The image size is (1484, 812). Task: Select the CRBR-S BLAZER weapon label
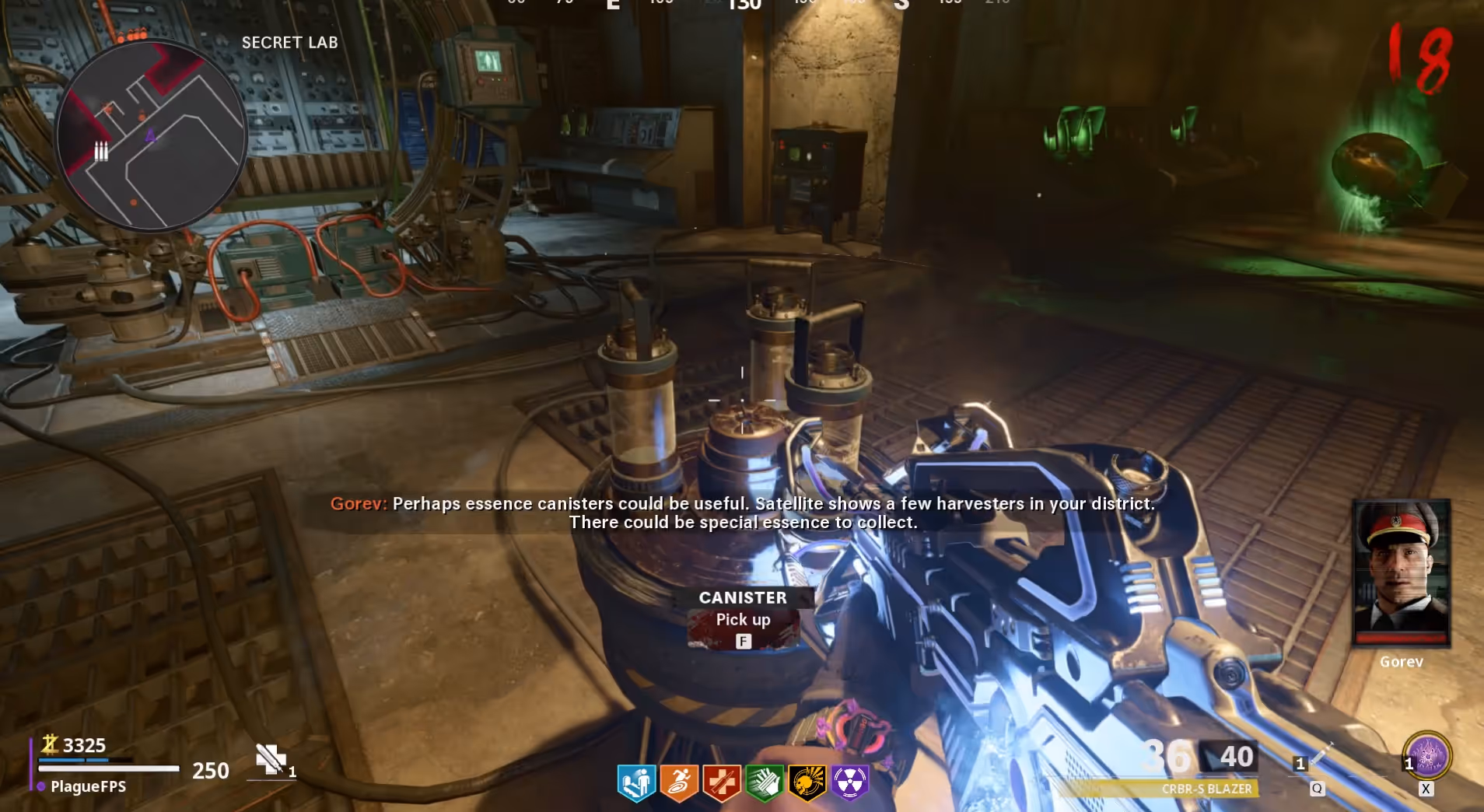1206,789
